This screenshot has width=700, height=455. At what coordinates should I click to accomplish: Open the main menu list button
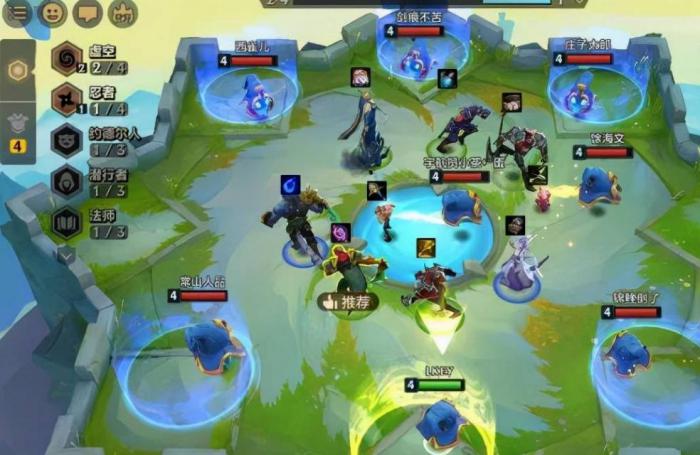click(17, 12)
